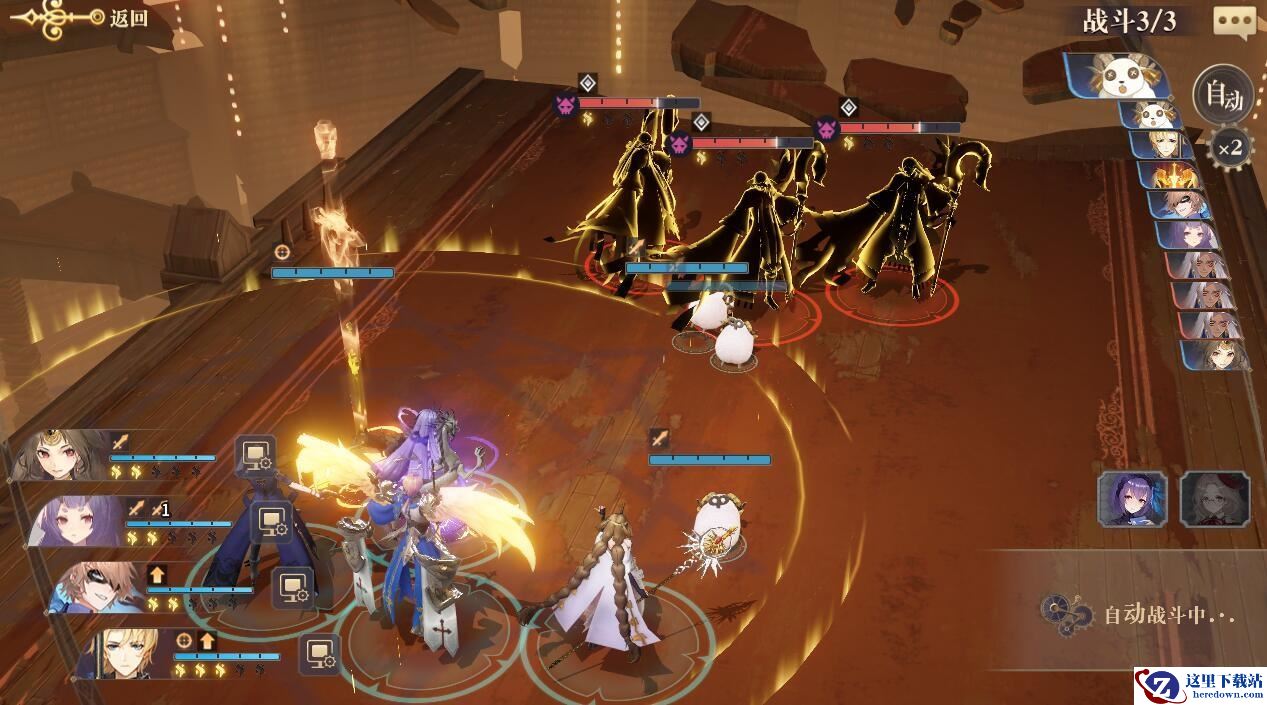Open AI settings icon beside the gold-headpiece woman
This screenshot has height=705, width=1267.
point(255,455)
